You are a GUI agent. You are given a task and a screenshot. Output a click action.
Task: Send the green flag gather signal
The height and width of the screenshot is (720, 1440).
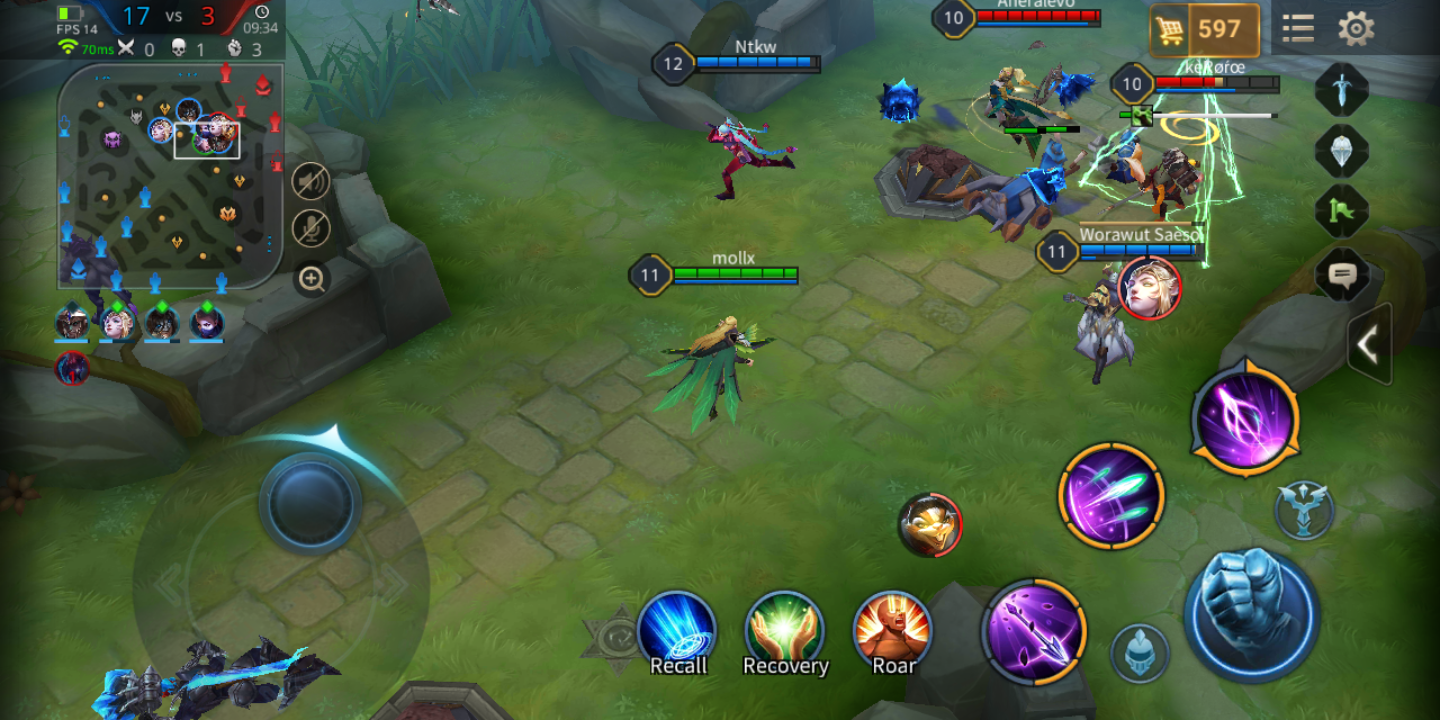coord(1340,212)
